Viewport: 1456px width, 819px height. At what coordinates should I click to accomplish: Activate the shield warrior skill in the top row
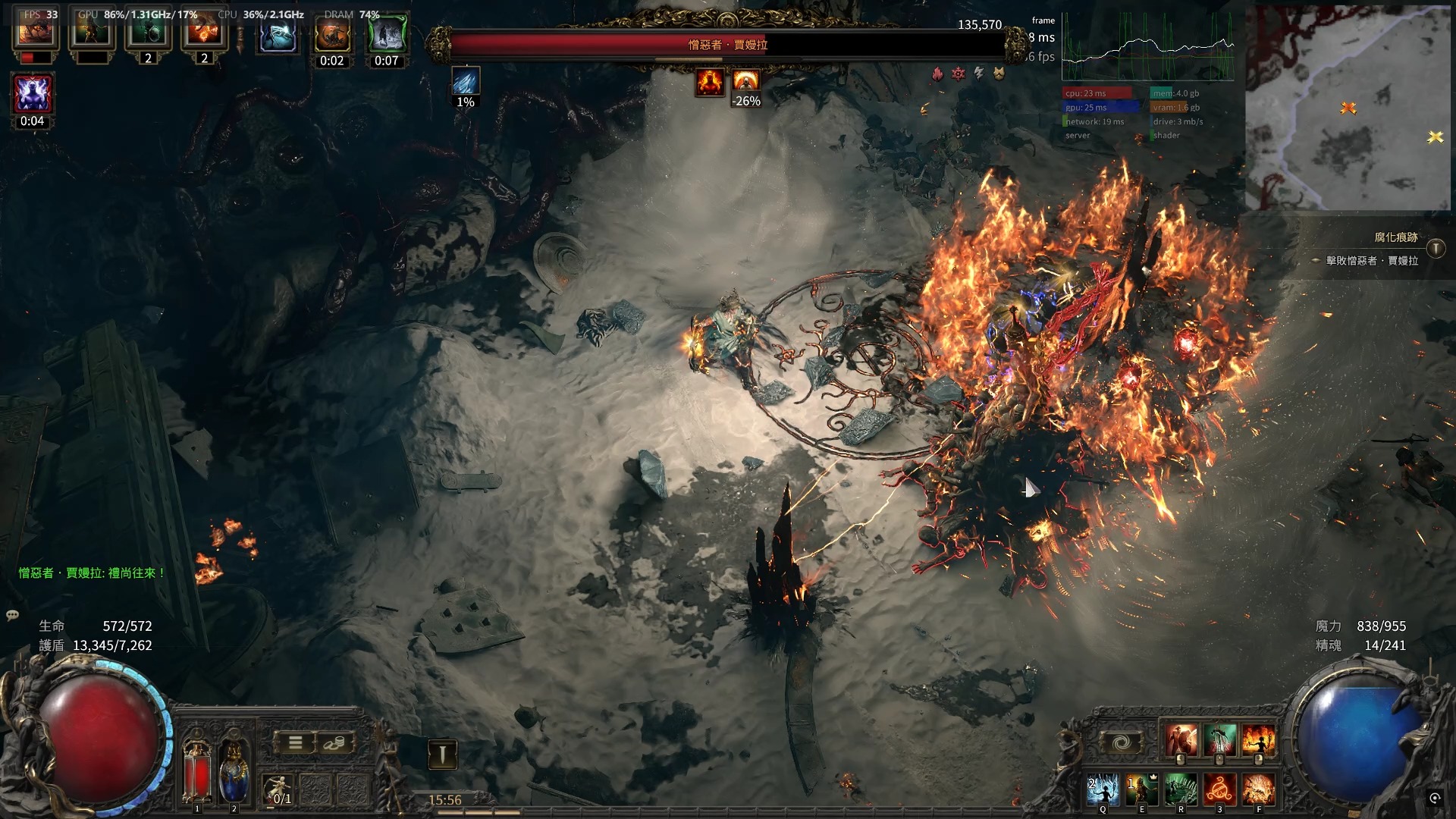[x=1181, y=741]
